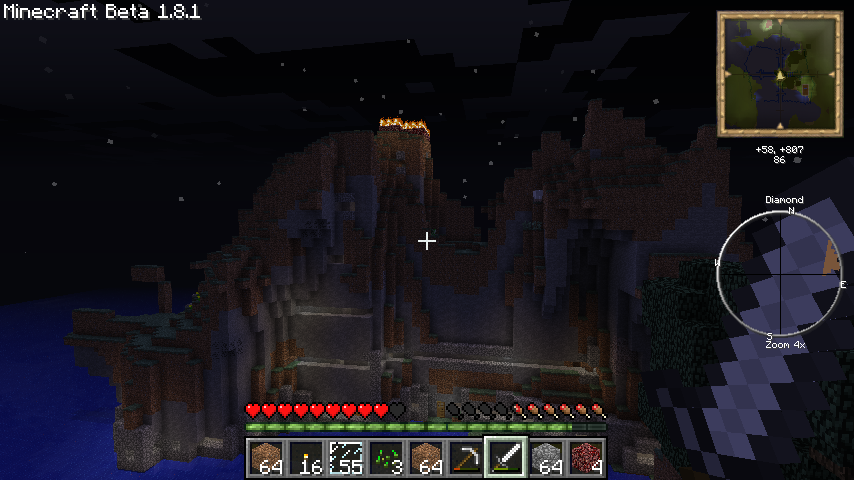Choose the green seeds slot
The height and width of the screenshot is (480, 854).
coord(386,458)
